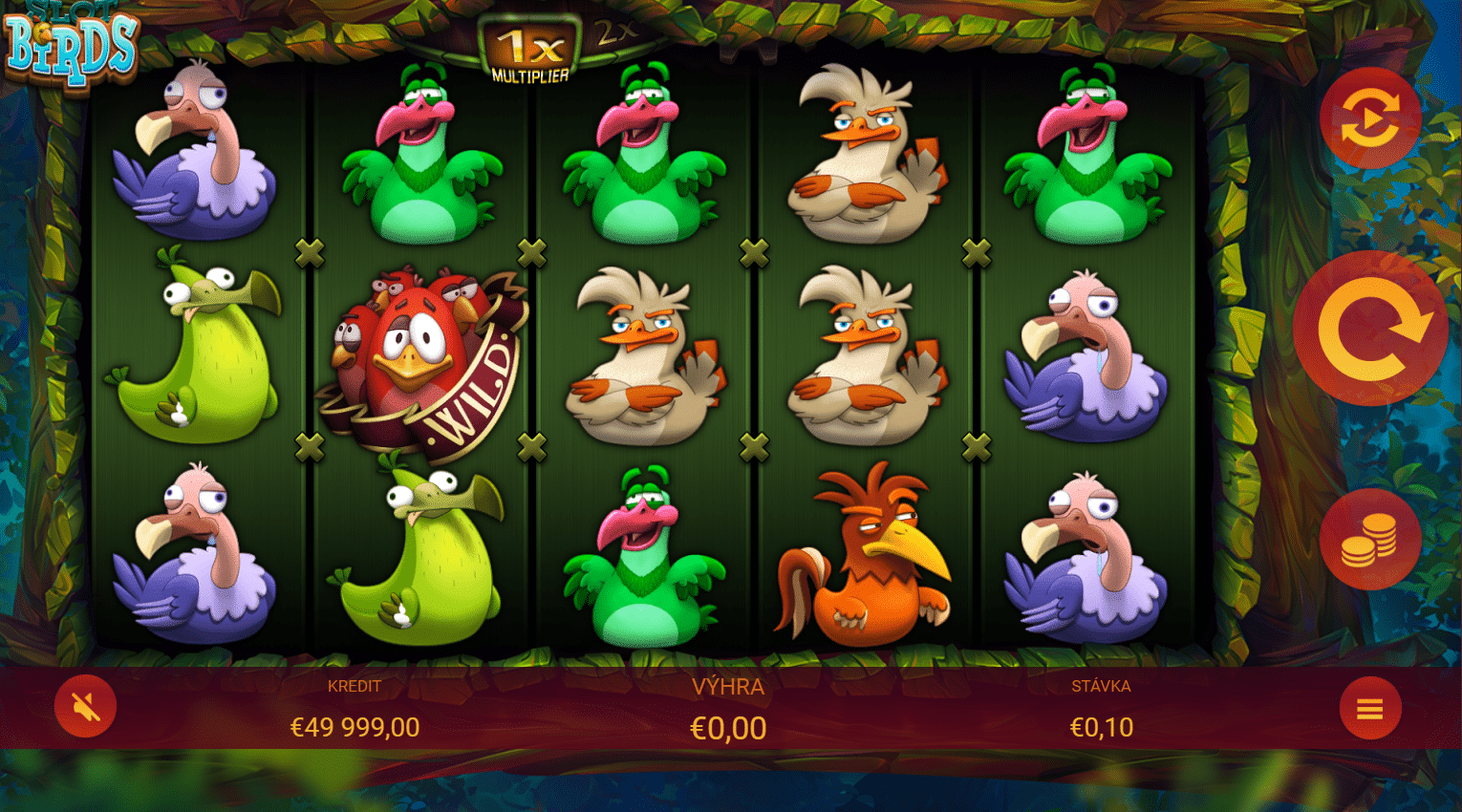Click the orange kiwi bird symbol
Viewport: 1462px width, 812px height.
865,554
